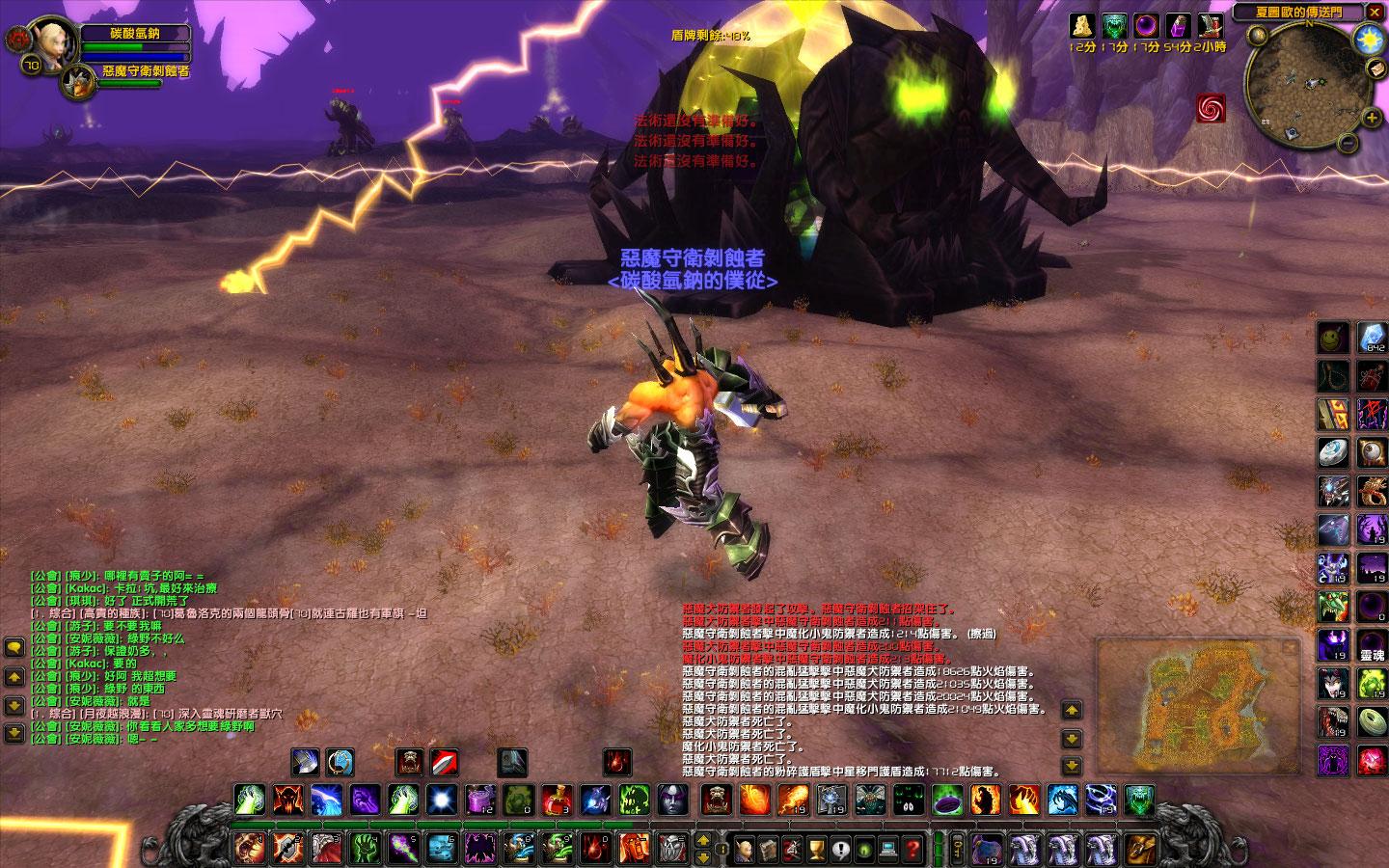Select the player portrait frame
This screenshot has height=868, width=1389.
point(49,41)
